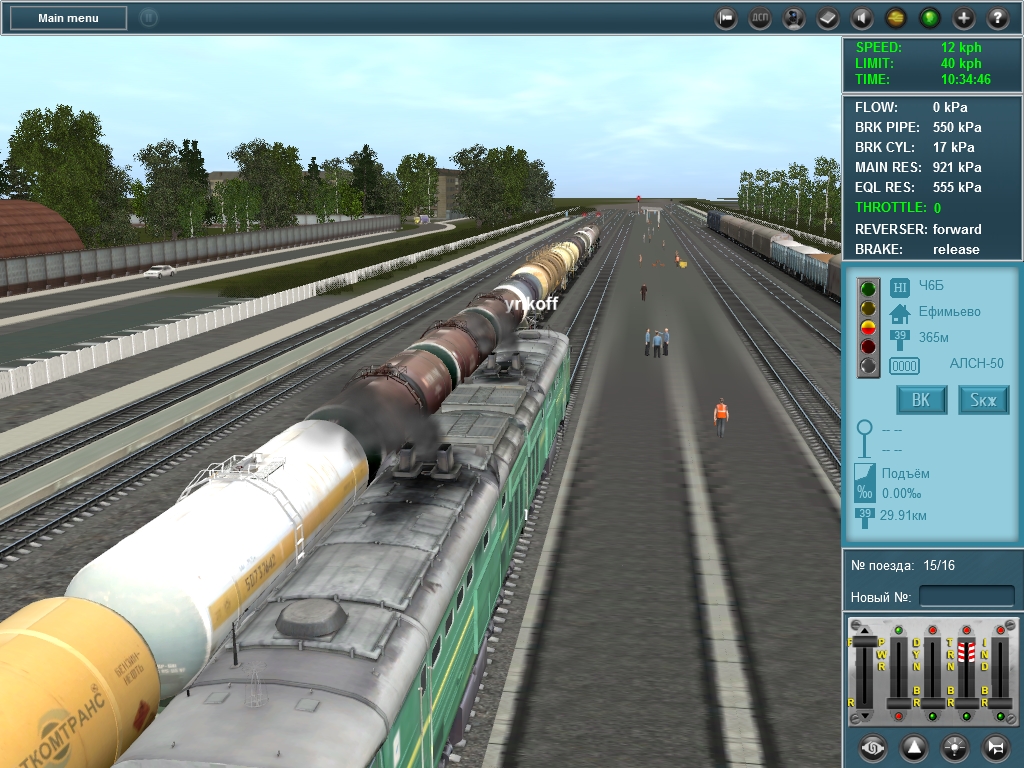Viewport: 1024px width, 768px height.
Task: Click the Sкж button
Action: tap(984, 401)
